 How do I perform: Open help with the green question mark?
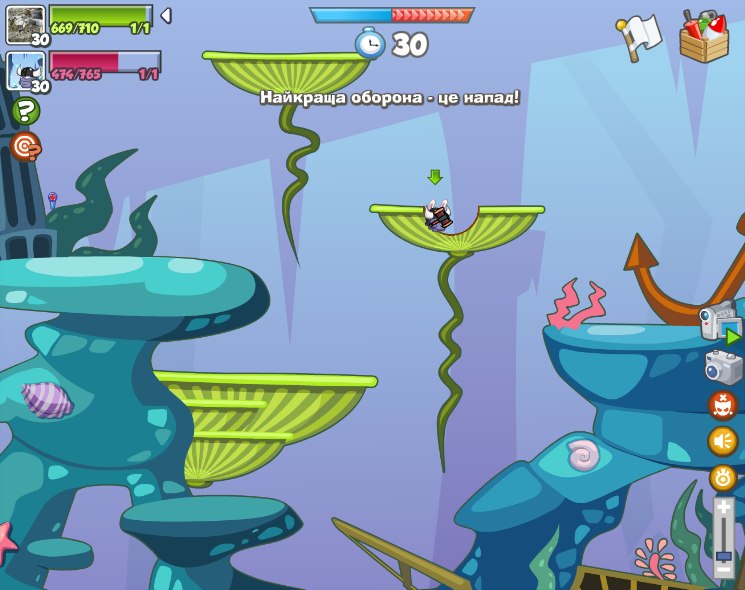point(25,110)
